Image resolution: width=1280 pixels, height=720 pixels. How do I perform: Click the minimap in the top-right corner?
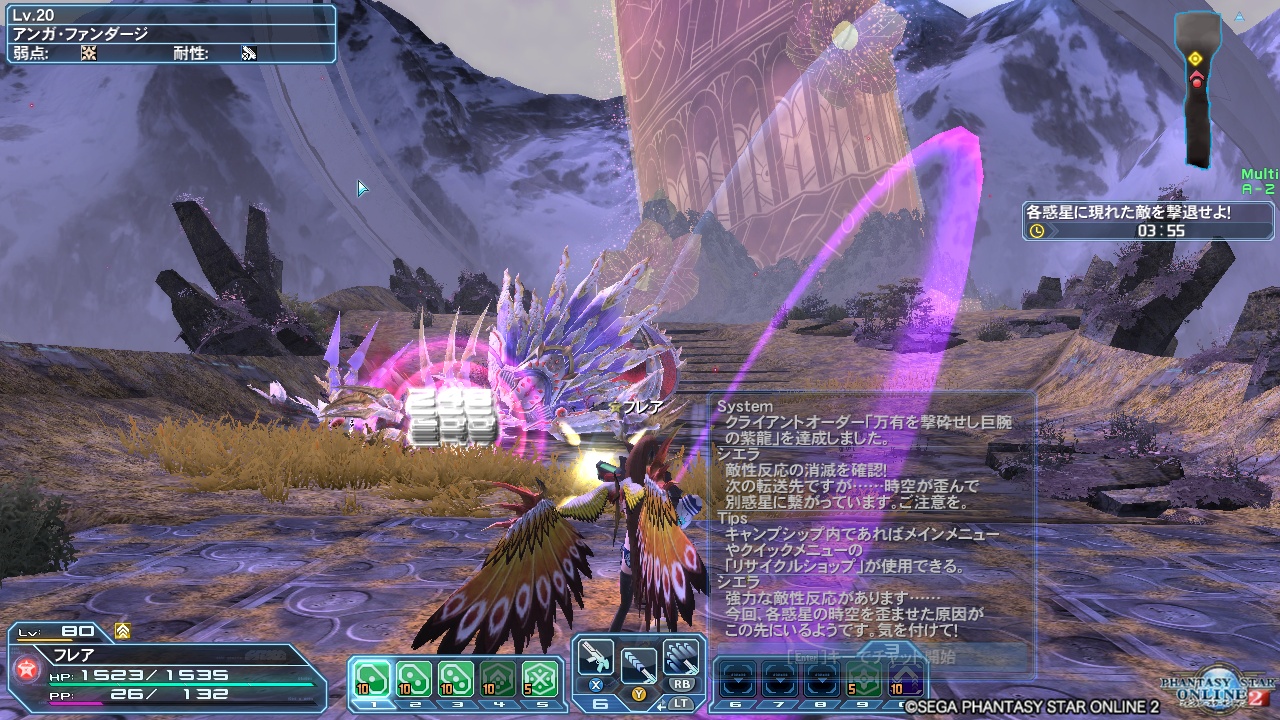coord(1197,75)
